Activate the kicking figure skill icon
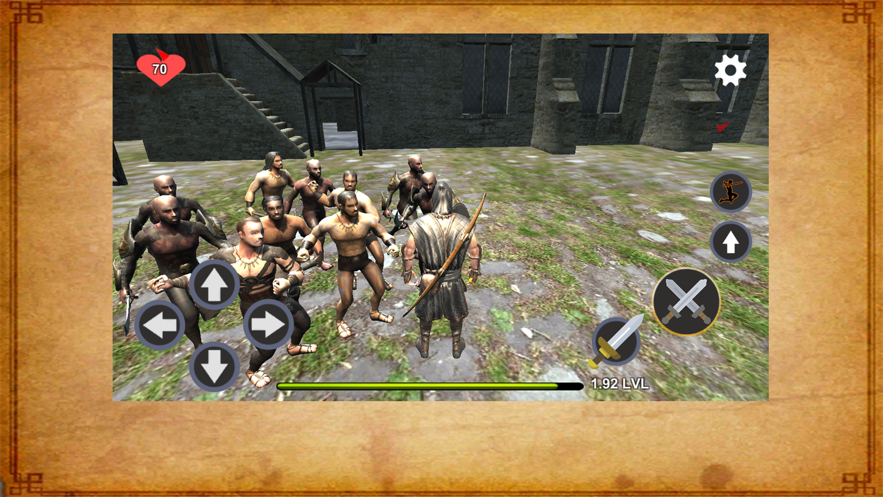Image resolution: width=883 pixels, height=497 pixels. click(x=730, y=191)
